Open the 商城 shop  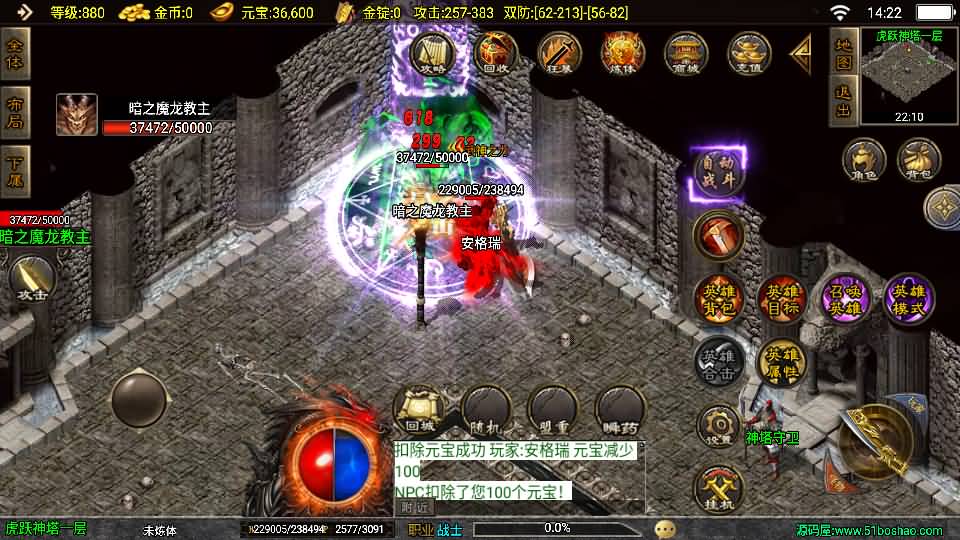coord(686,52)
